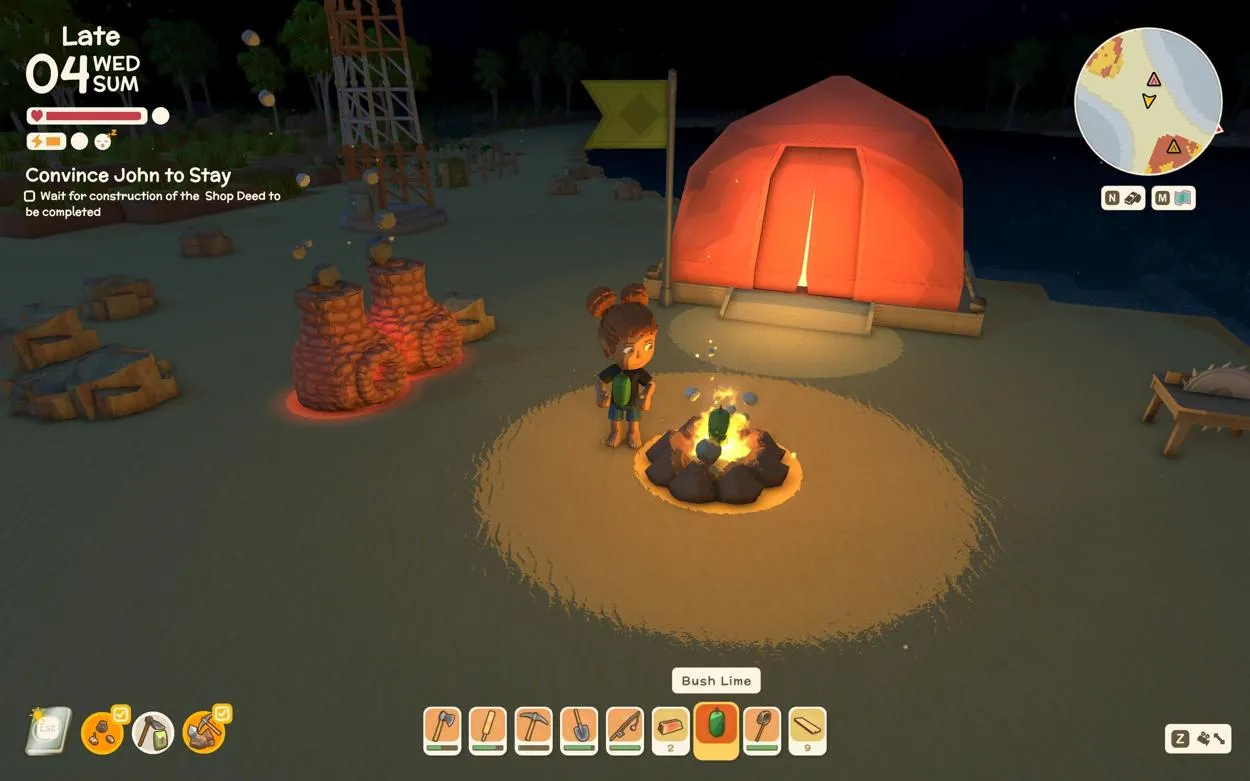The height and width of the screenshot is (781, 1250).
Task: Select the Convince John to Stay quest
Action: 128,176
